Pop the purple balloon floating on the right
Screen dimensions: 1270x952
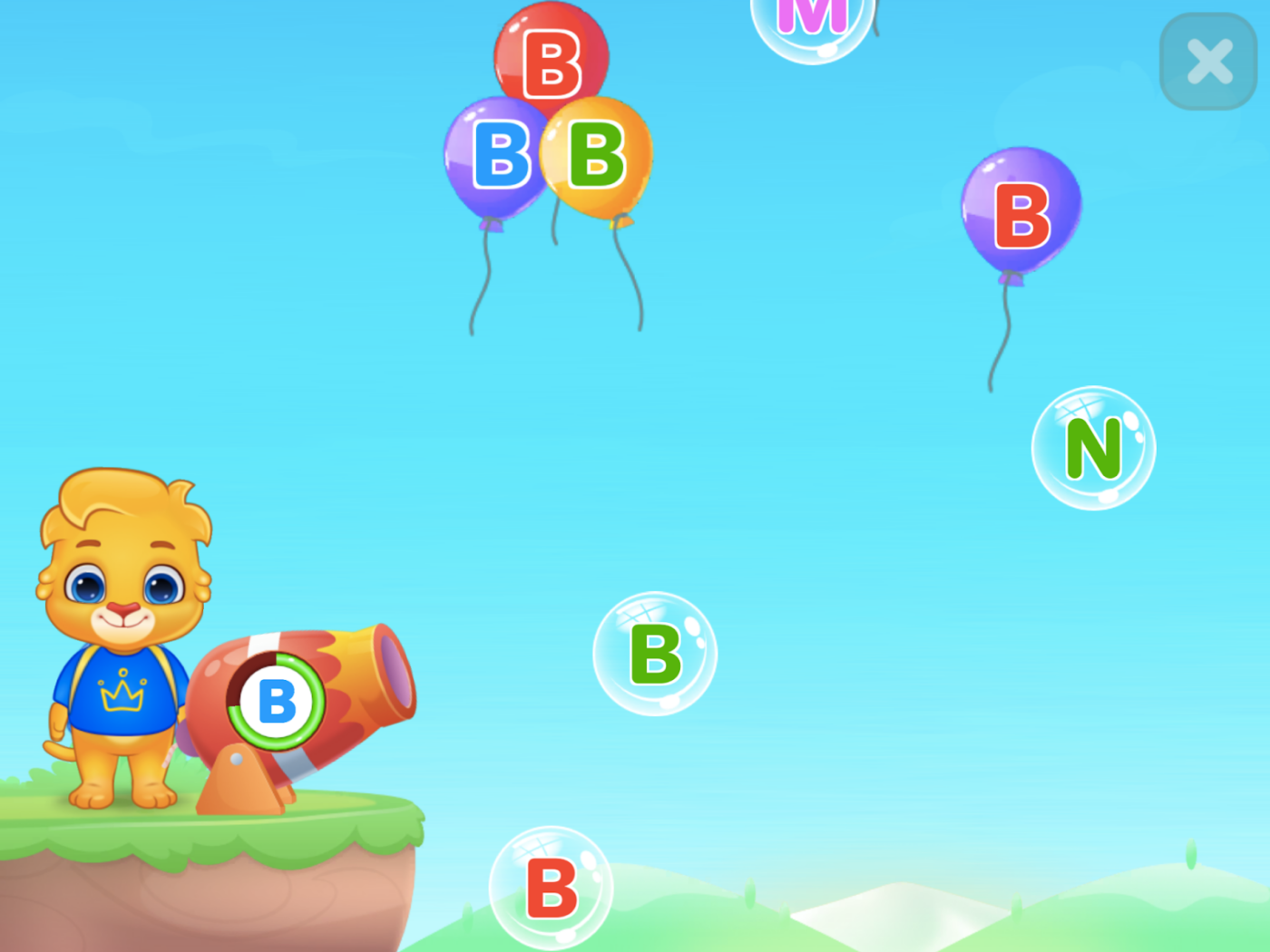click(1021, 215)
